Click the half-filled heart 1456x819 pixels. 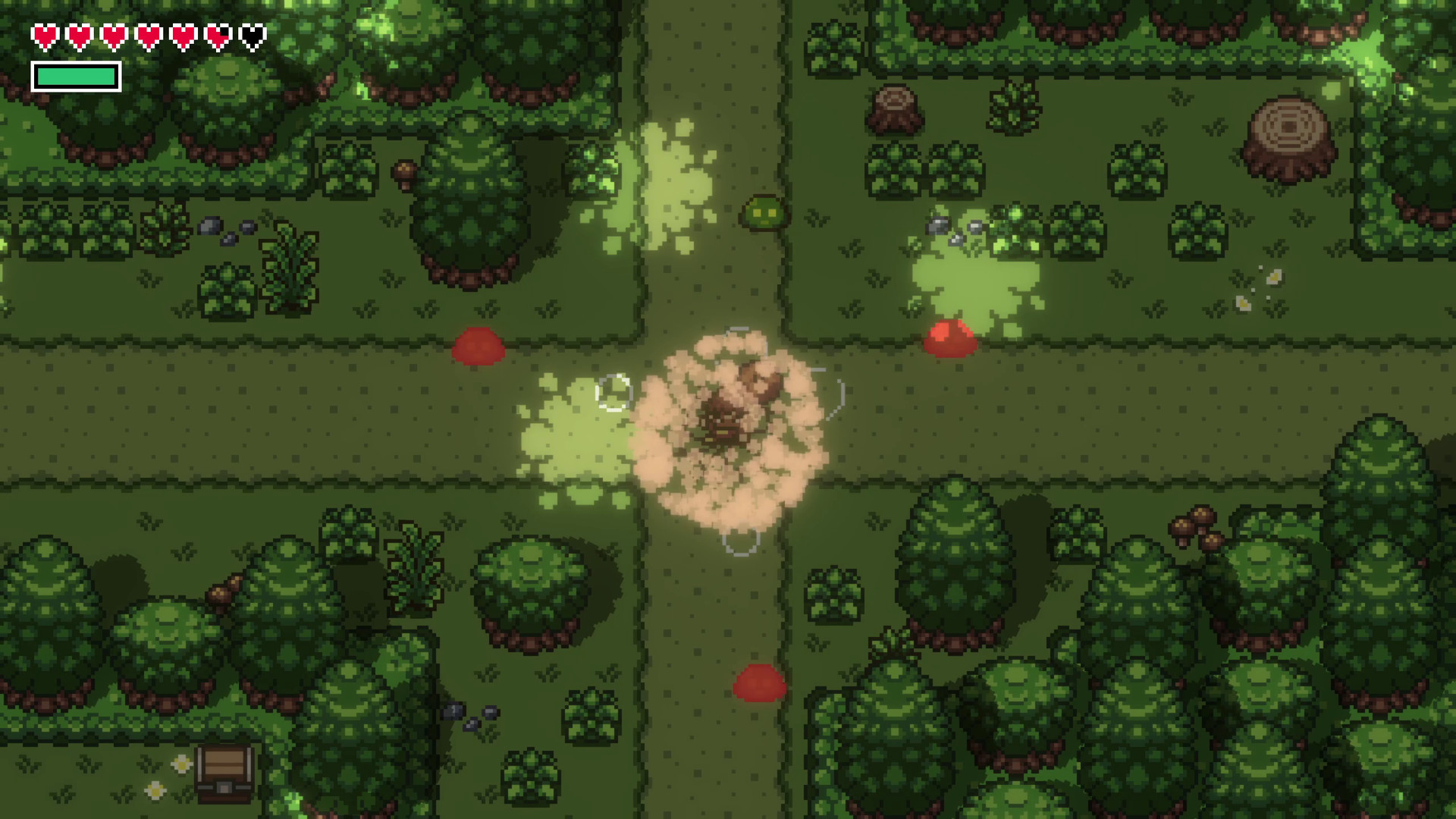point(218,35)
